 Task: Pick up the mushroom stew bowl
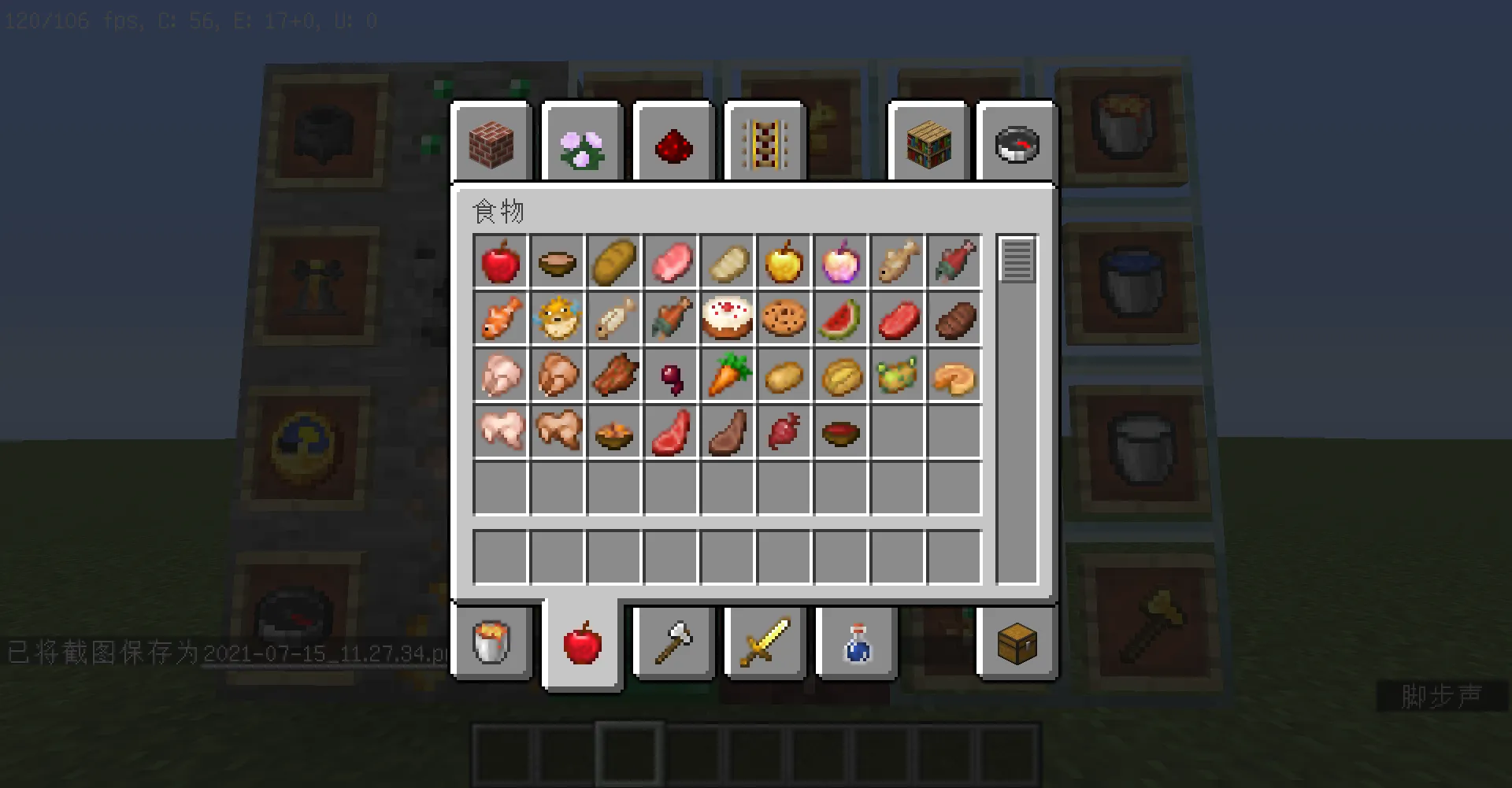point(558,262)
